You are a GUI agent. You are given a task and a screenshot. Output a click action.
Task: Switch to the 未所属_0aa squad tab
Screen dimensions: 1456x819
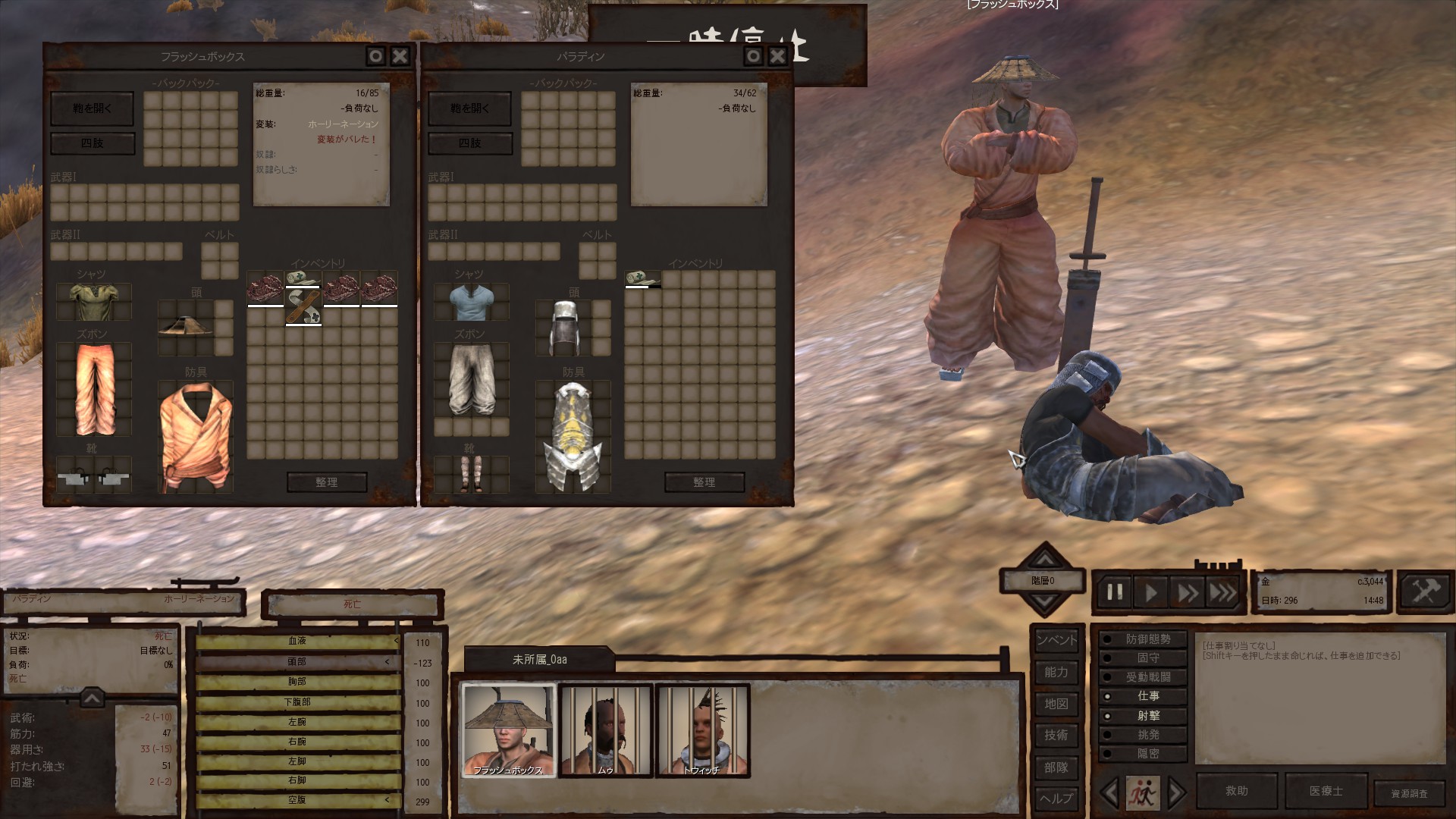pos(539,660)
